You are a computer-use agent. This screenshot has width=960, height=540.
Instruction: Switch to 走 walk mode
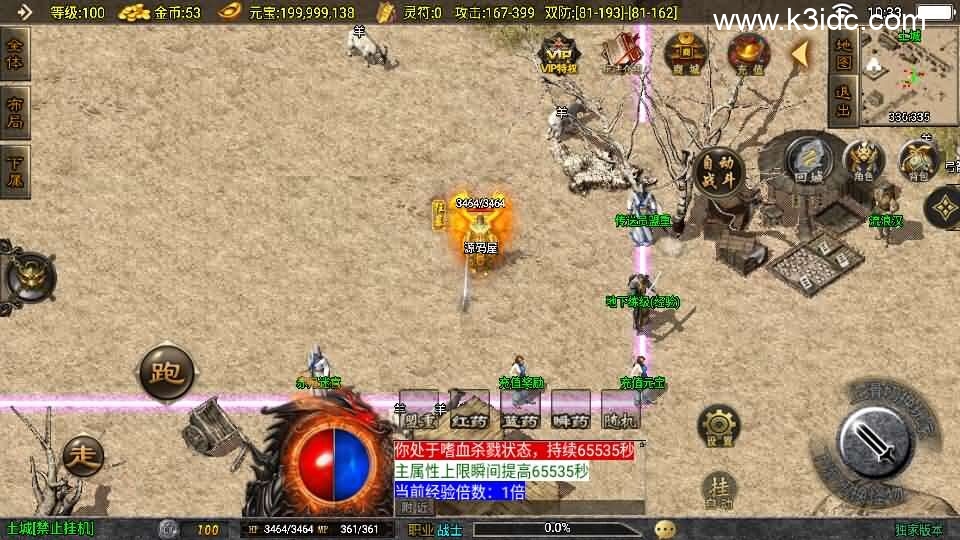83,457
